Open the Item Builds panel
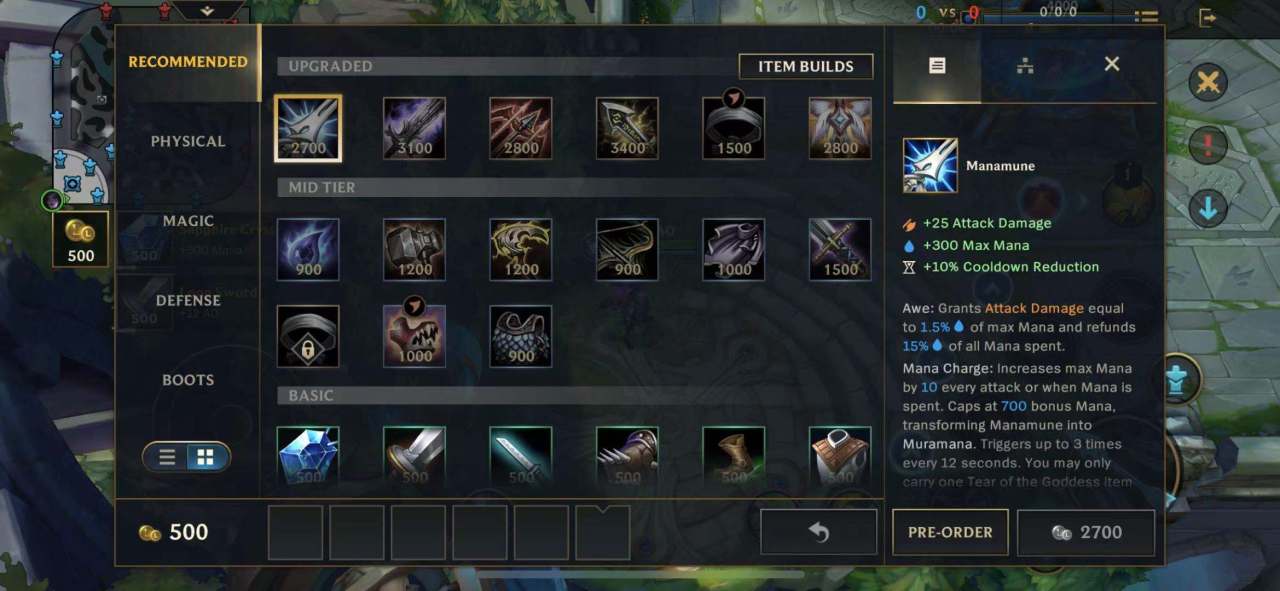The height and width of the screenshot is (591, 1280). pyautogui.click(x=805, y=67)
